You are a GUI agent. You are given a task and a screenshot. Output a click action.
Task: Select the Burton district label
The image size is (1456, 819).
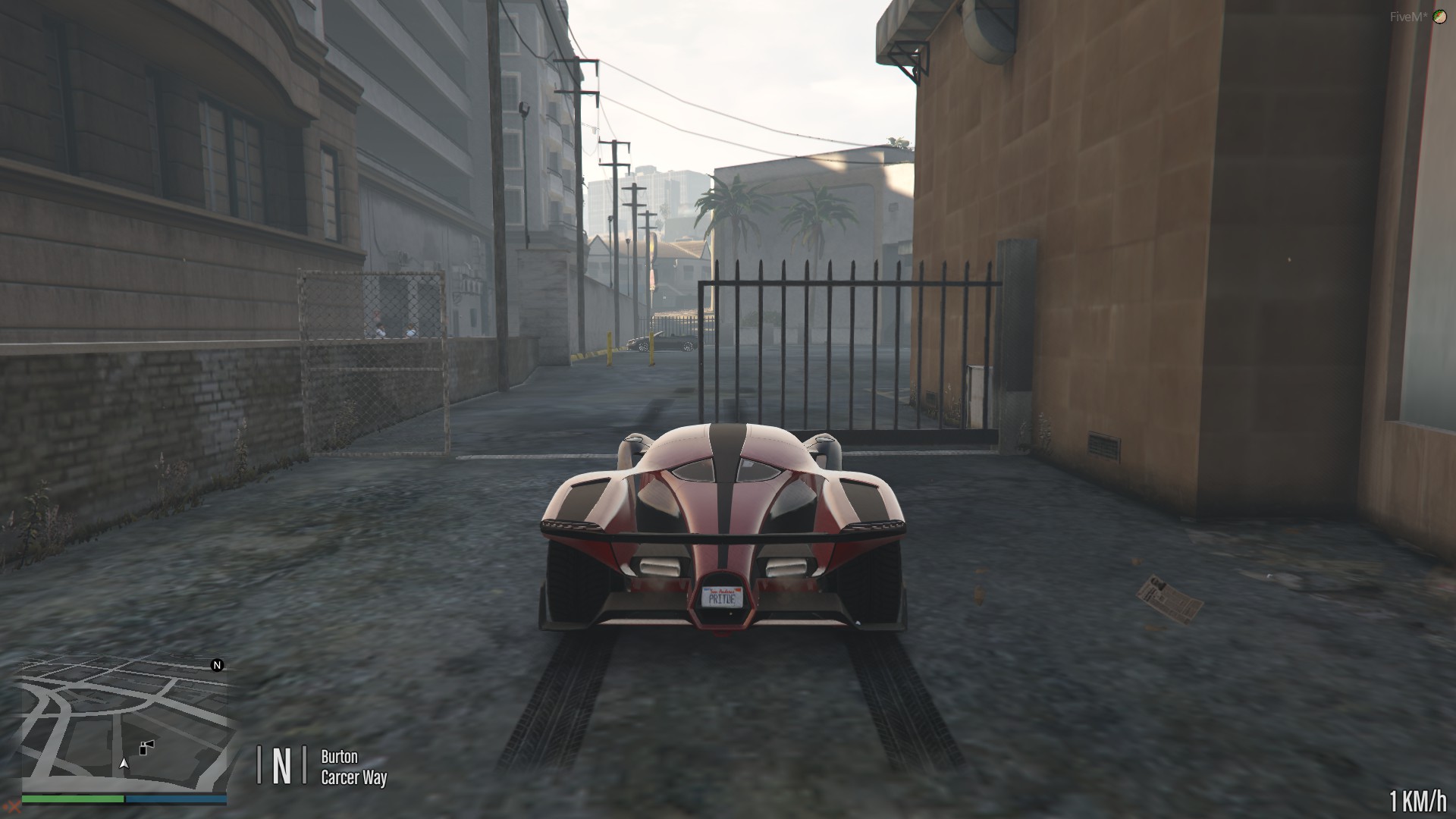tap(338, 756)
